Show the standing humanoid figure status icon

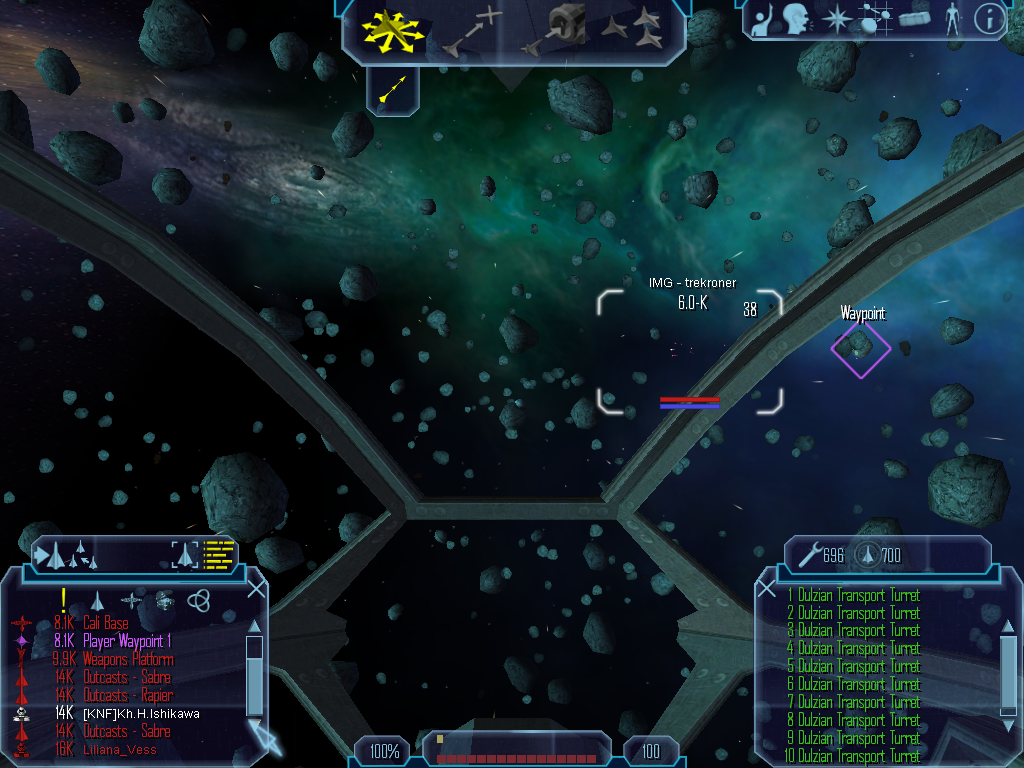pyautogui.click(x=952, y=19)
